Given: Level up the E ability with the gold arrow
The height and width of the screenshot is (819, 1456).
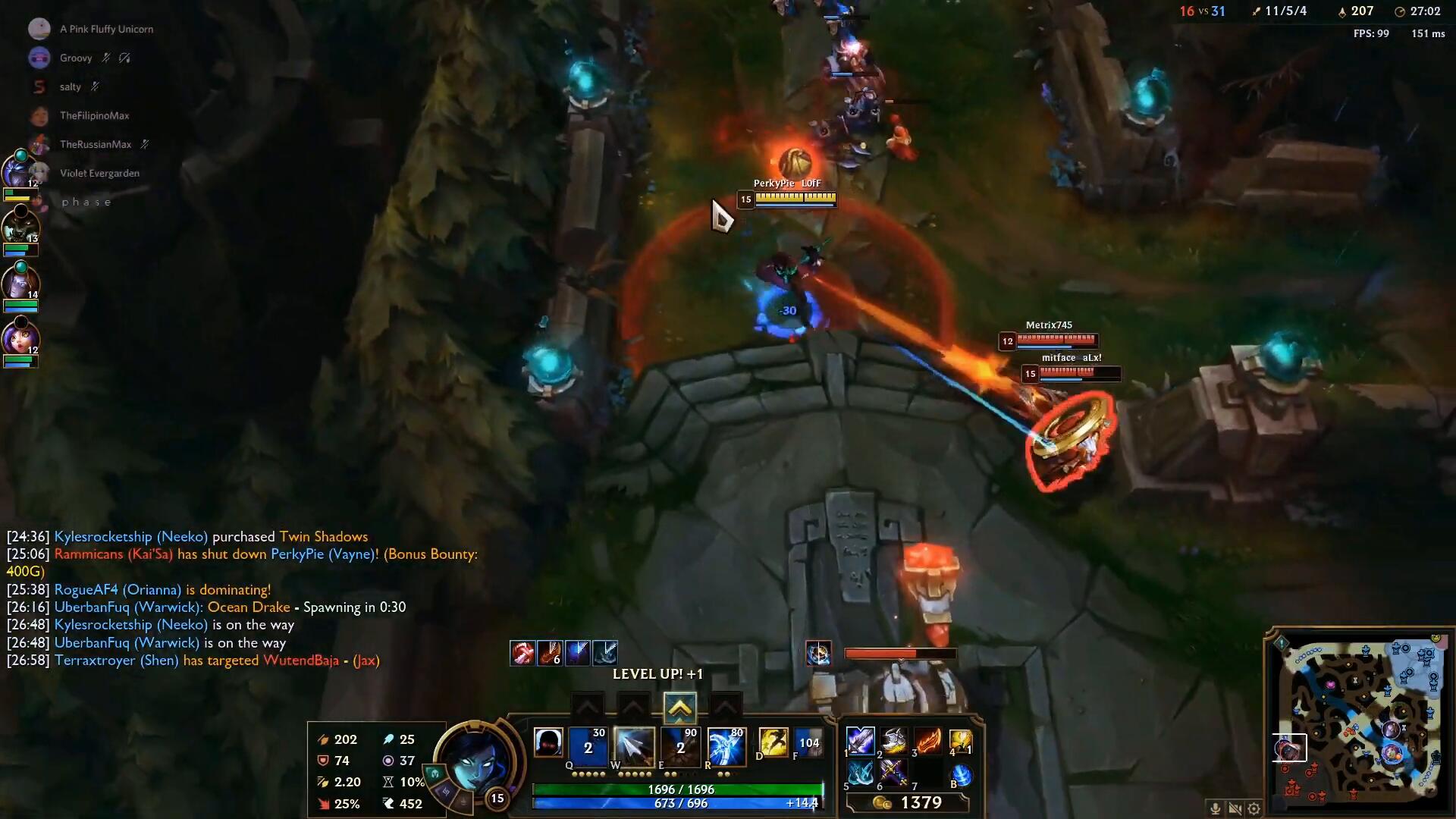Looking at the screenshot, I should (679, 709).
